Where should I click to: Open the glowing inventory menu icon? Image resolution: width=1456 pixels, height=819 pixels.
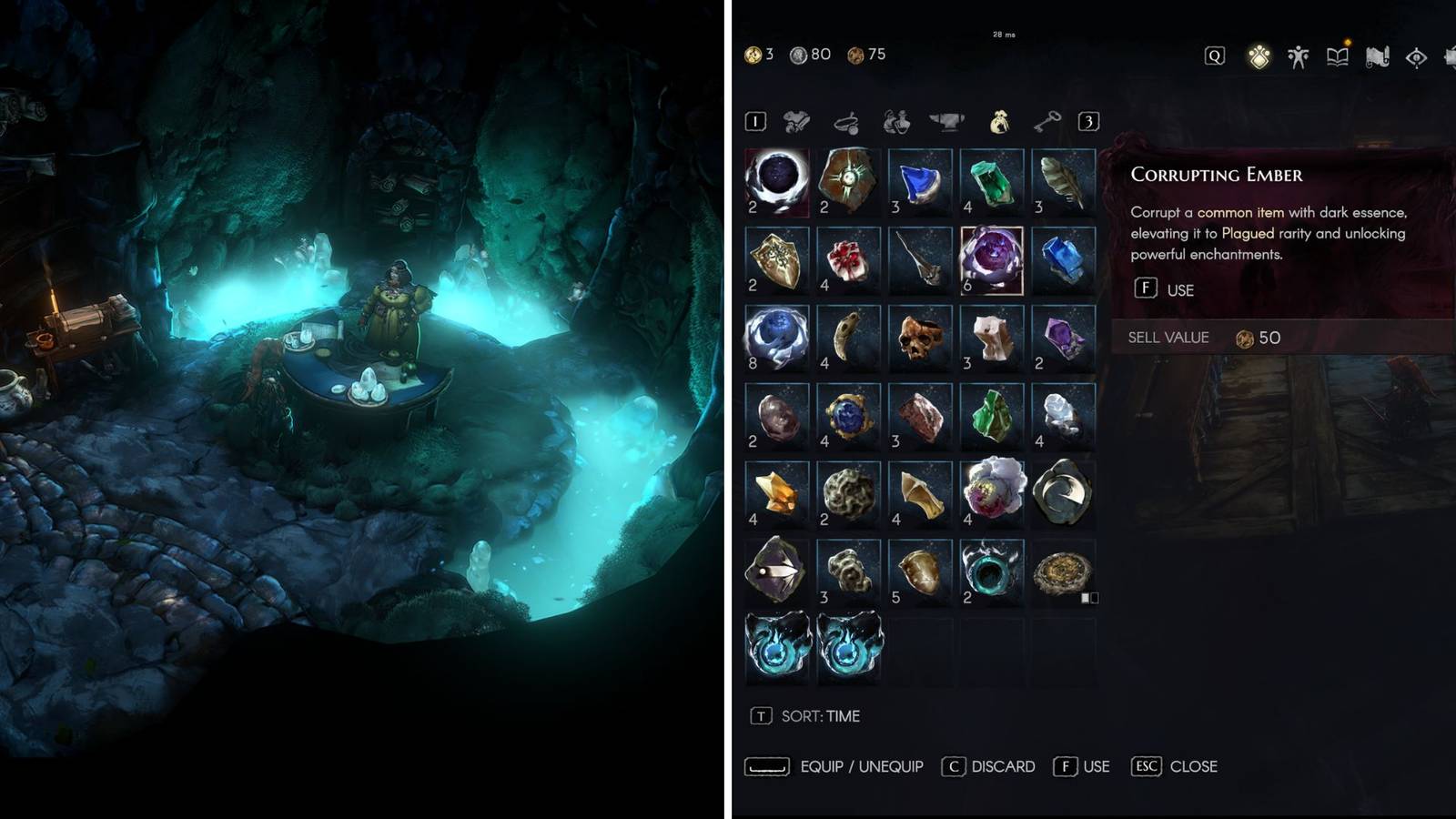point(1259,56)
